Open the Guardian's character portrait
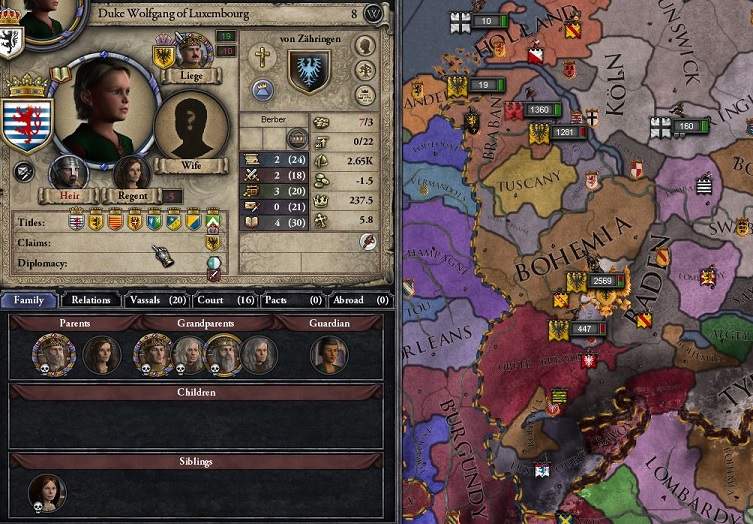The image size is (753, 524). tap(329, 354)
